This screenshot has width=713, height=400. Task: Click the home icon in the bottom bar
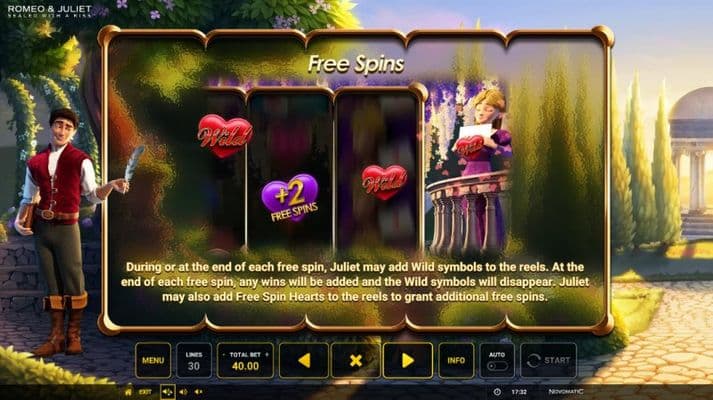click(x=127, y=392)
